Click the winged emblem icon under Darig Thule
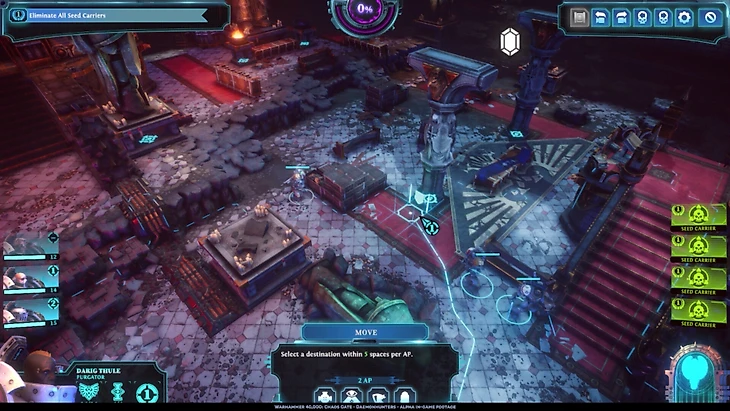Image resolution: width=730 pixels, height=411 pixels. point(92,392)
